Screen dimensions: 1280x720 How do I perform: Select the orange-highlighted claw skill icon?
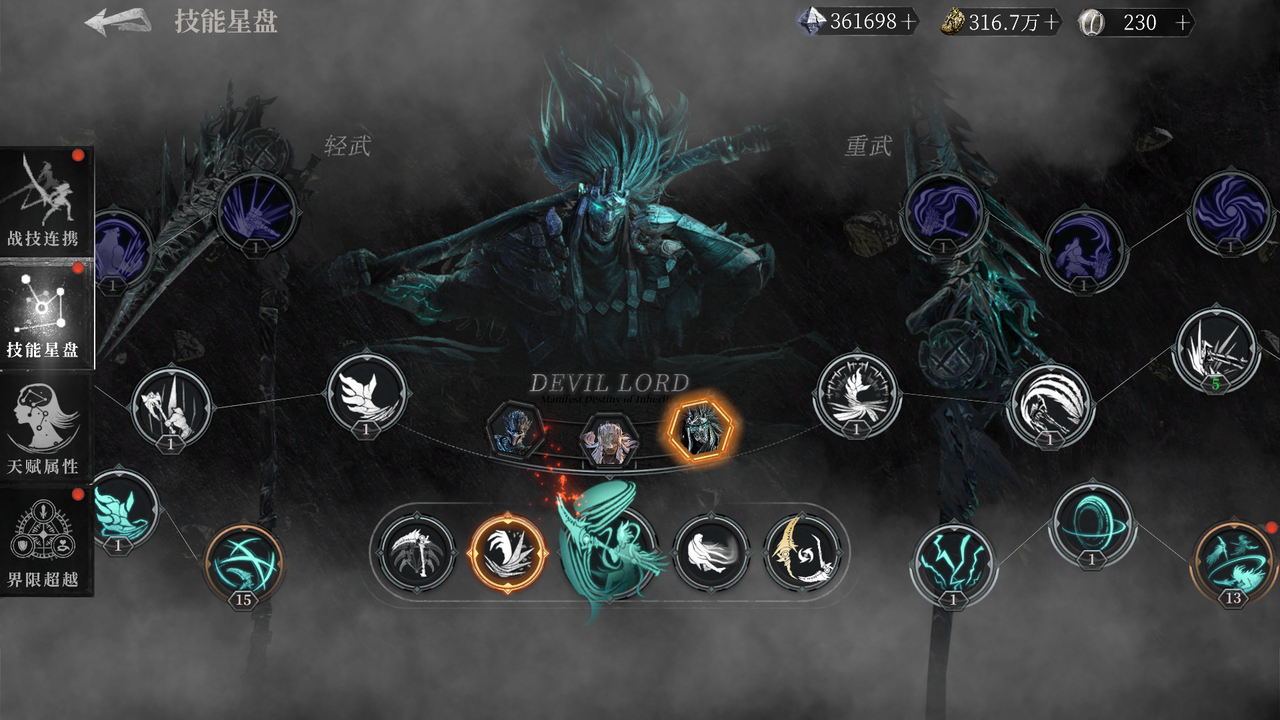pyautogui.click(x=506, y=553)
